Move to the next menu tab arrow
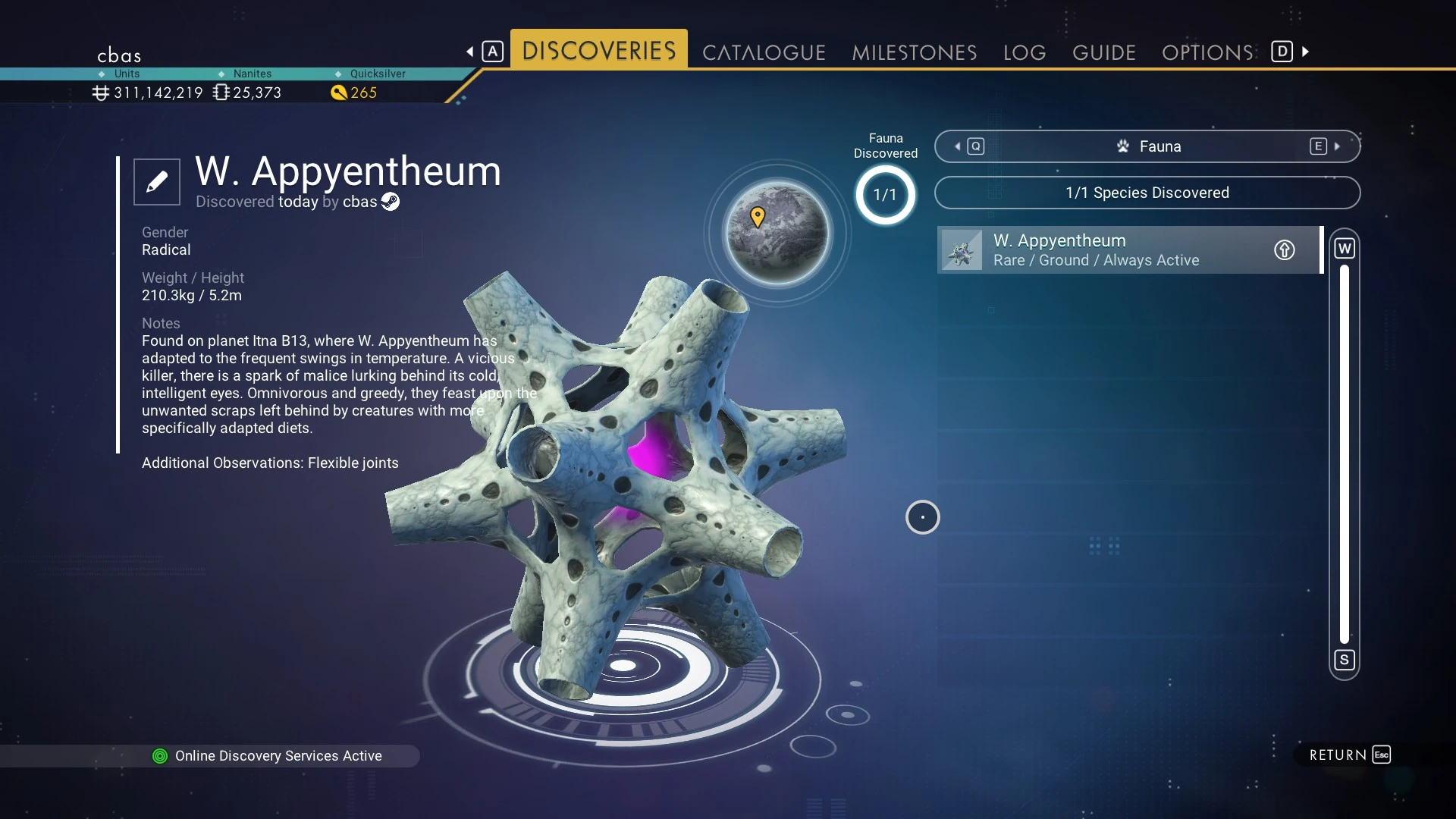 (x=1306, y=52)
